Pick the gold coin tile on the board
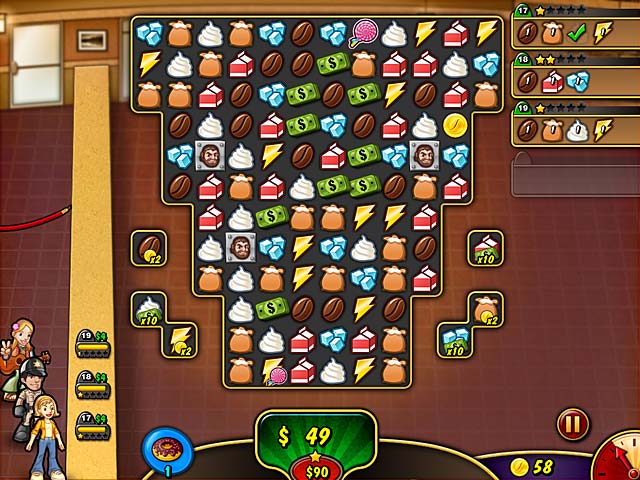Image resolution: width=640 pixels, height=480 pixels. 455,126
